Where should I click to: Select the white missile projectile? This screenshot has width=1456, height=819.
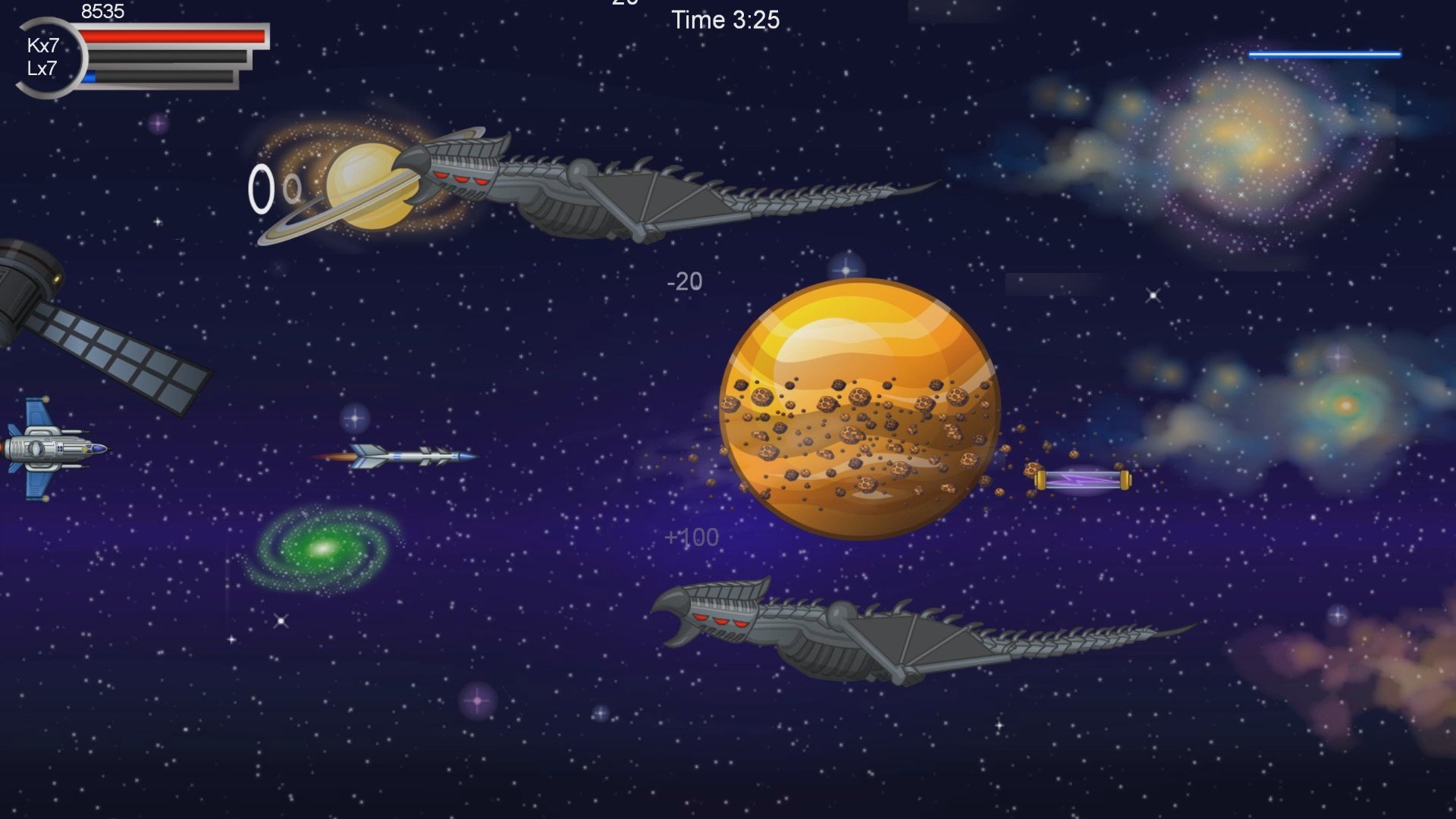click(x=402, y=455)
